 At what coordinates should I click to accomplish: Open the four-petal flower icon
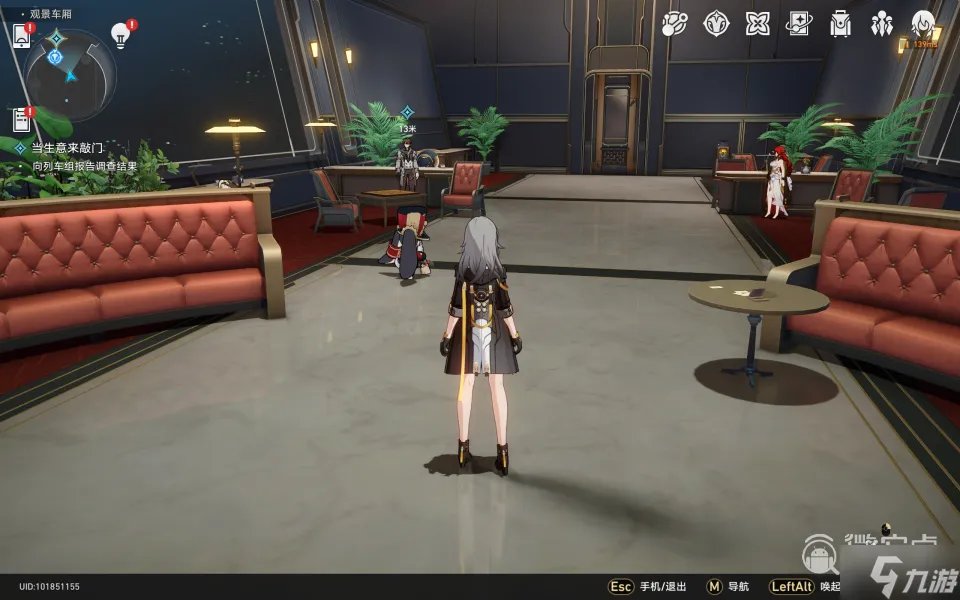pyautogui.click(x=758, y=24)
